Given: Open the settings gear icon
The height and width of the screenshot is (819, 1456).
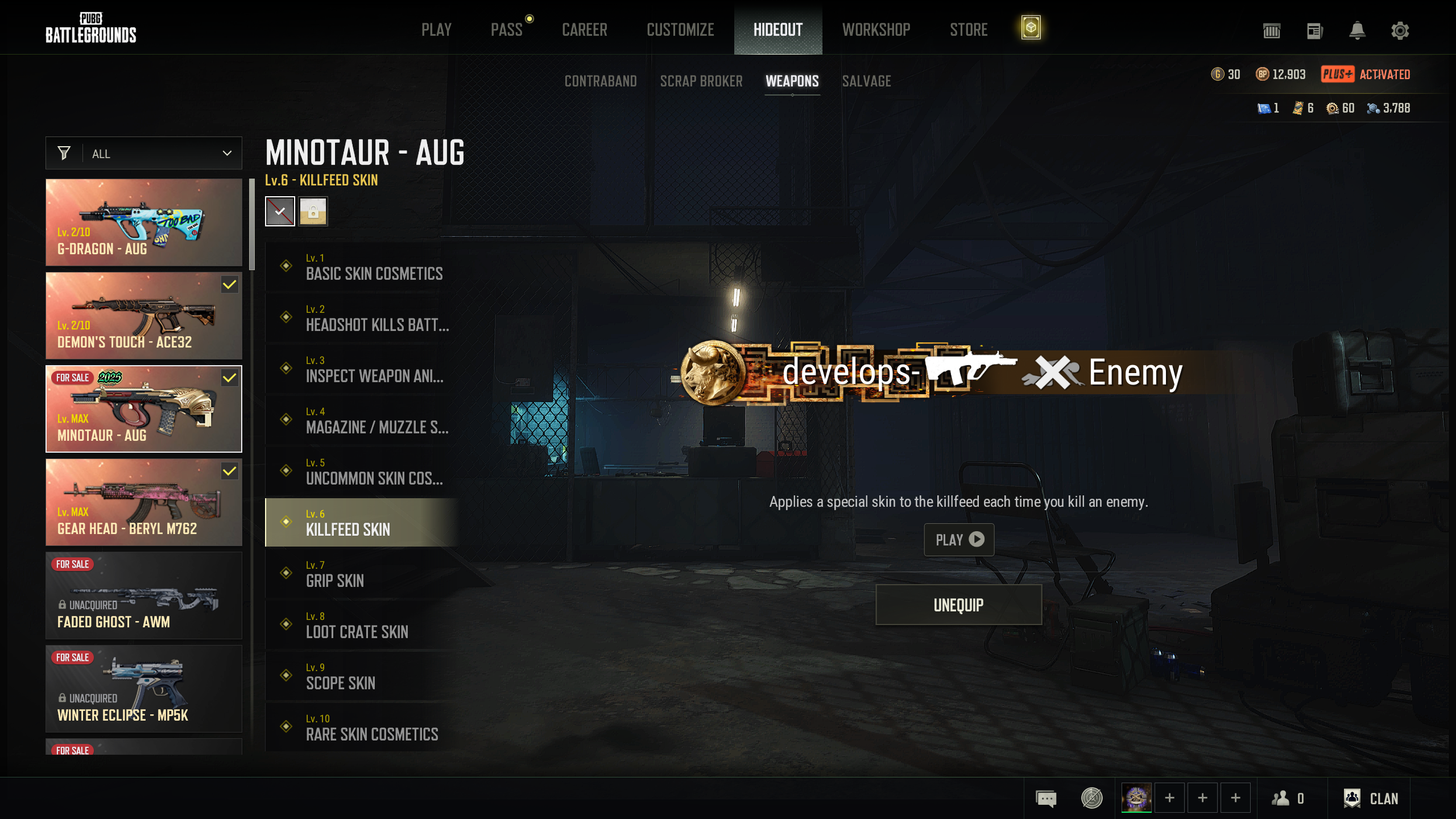Looking at the screenshot, I should [1400, 31].
